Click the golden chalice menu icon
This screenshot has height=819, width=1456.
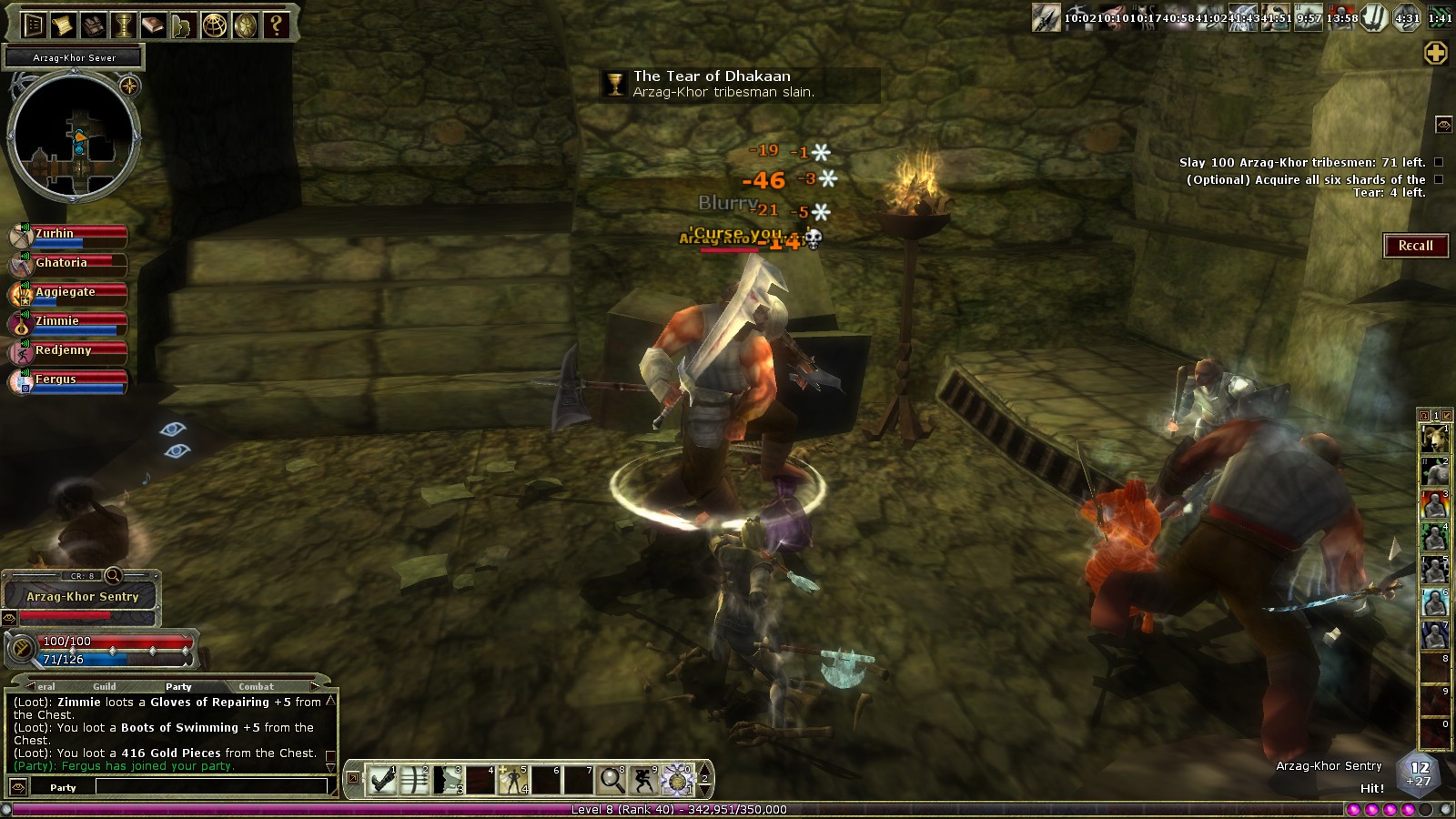click(x=123, y=25)
